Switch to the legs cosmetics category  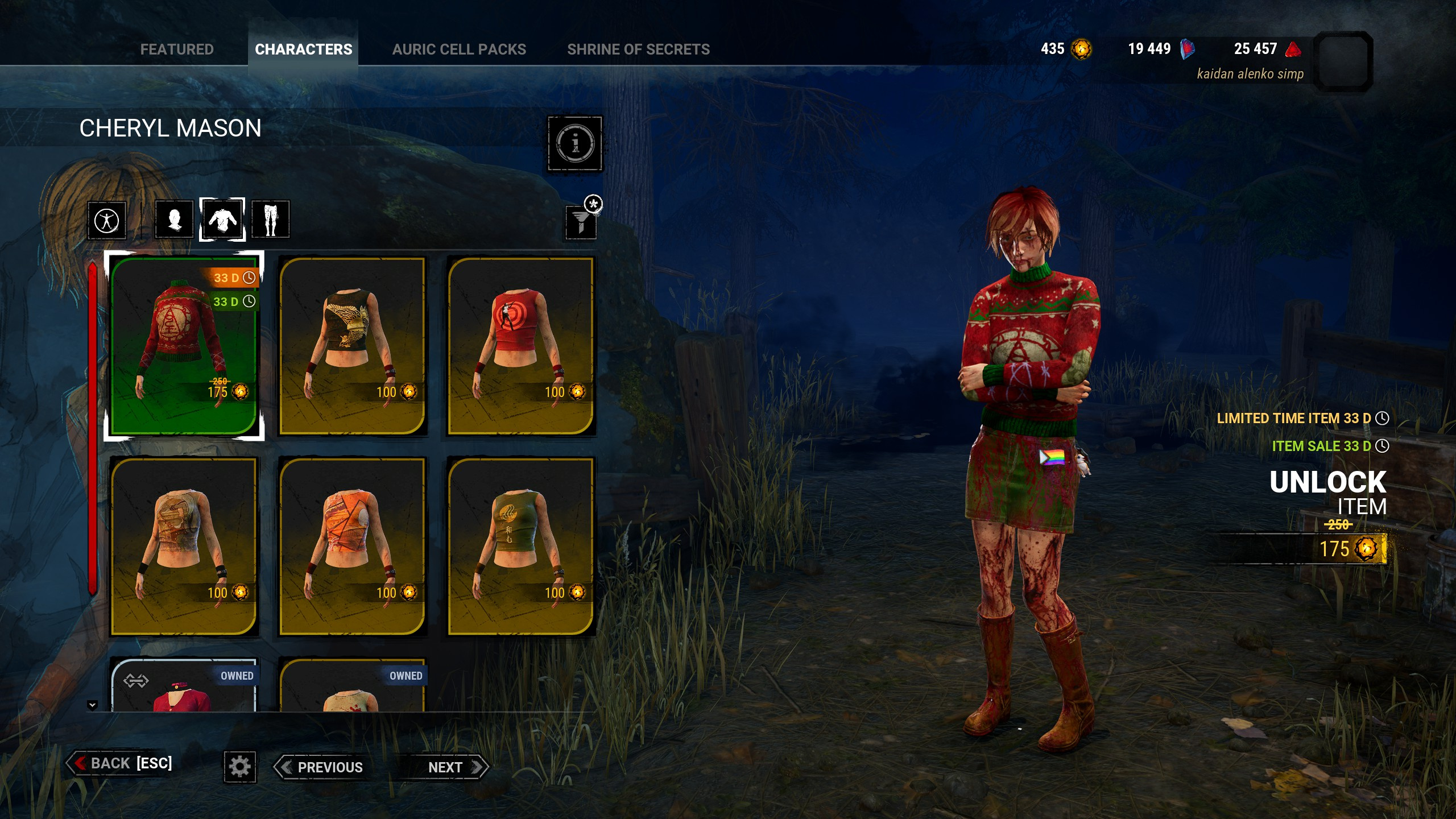point(270,220)
